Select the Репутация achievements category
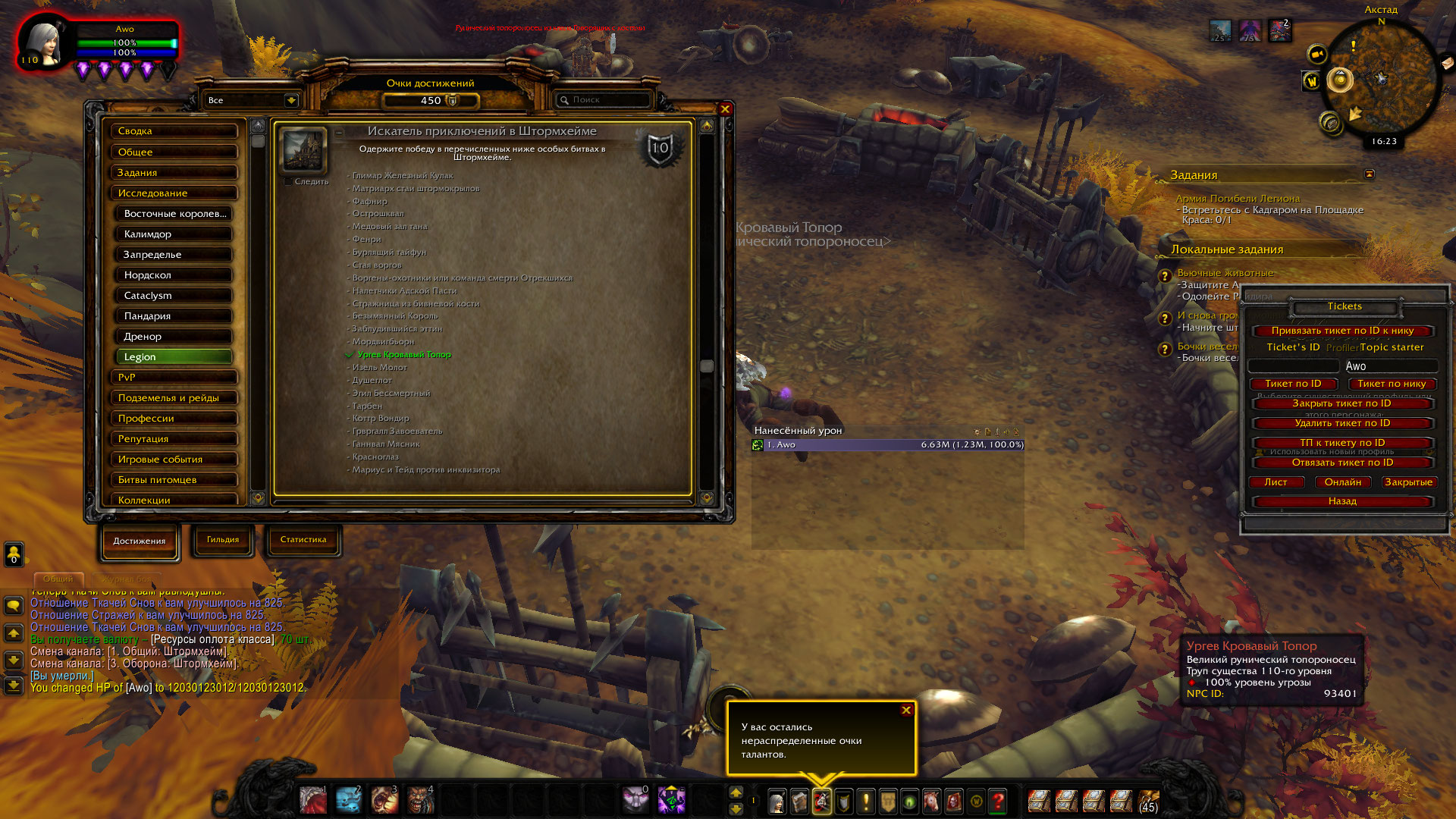The height and width of the screenshot is (819, 1456). click(174, 438)
